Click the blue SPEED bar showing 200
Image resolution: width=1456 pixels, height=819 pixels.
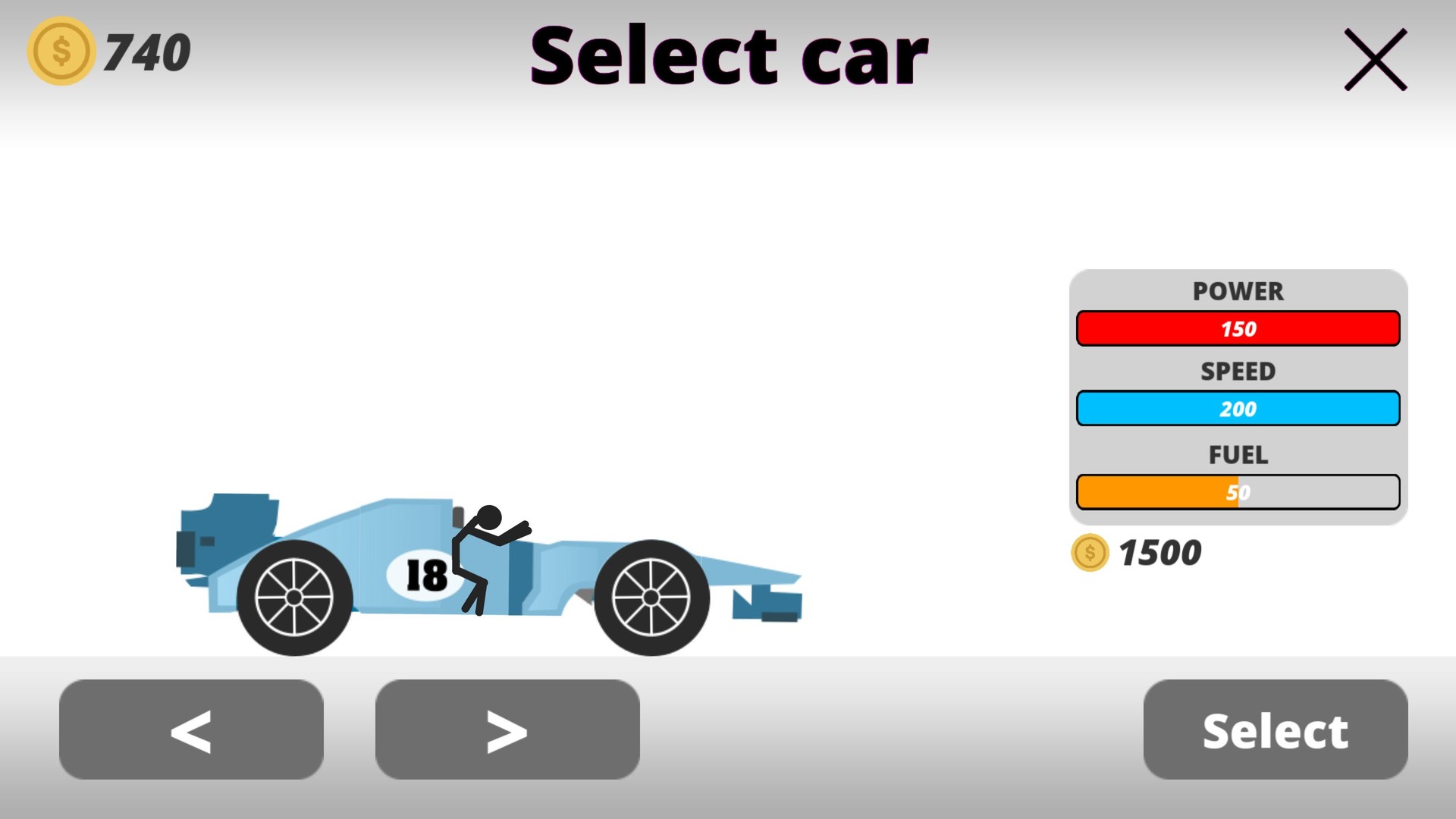tap(1238, 408)
